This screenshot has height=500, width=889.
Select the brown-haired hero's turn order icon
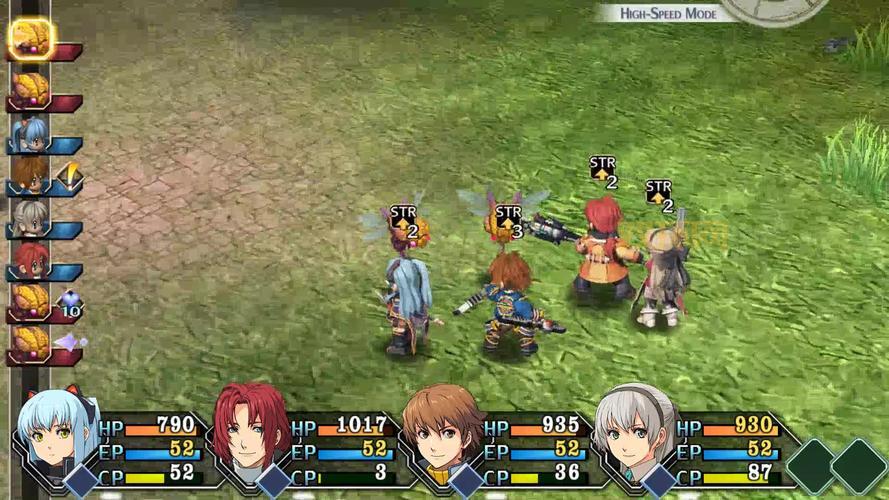click(x=32, y=175)
